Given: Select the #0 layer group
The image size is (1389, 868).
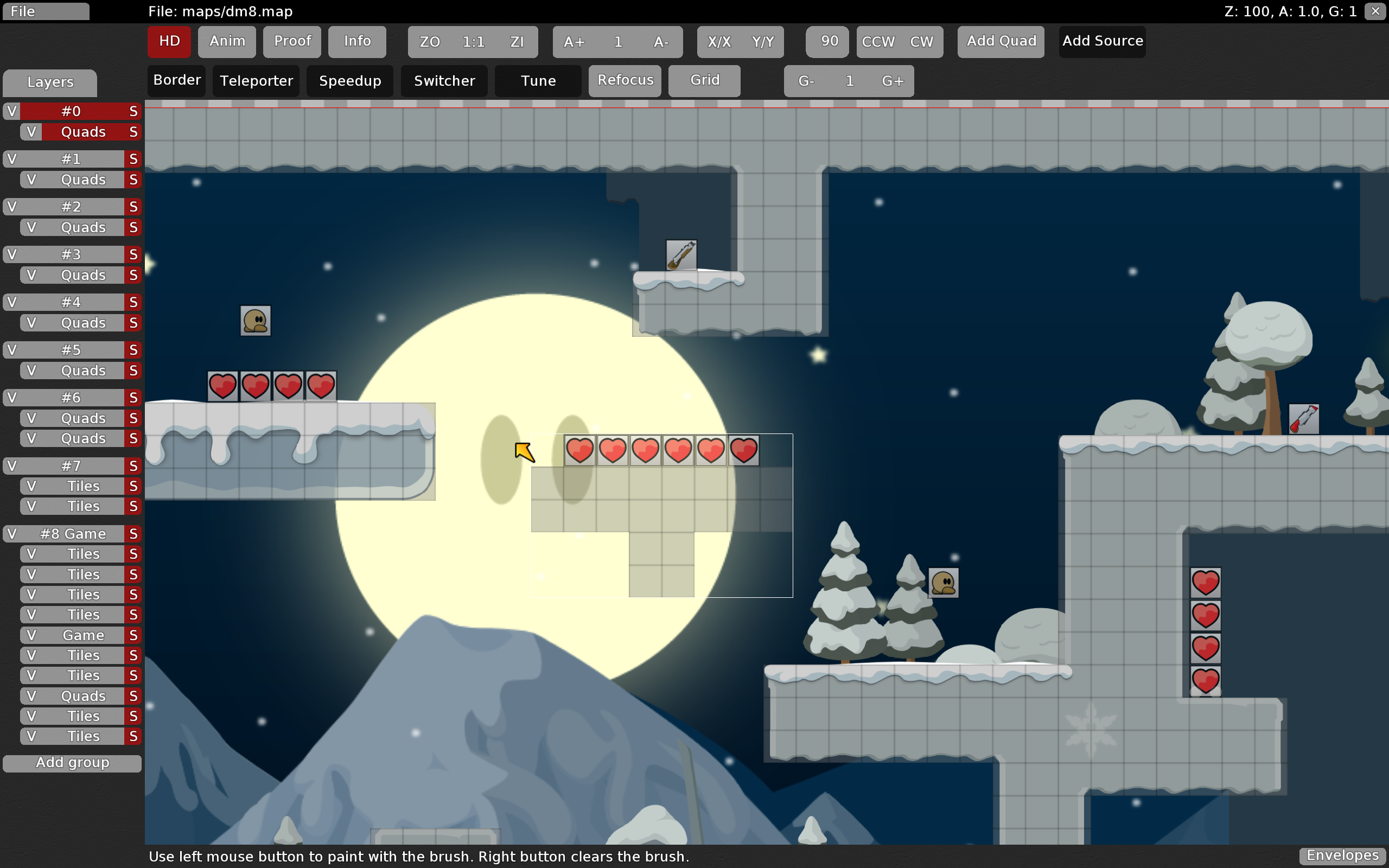Looking at the screenshot, I should 72,111.
